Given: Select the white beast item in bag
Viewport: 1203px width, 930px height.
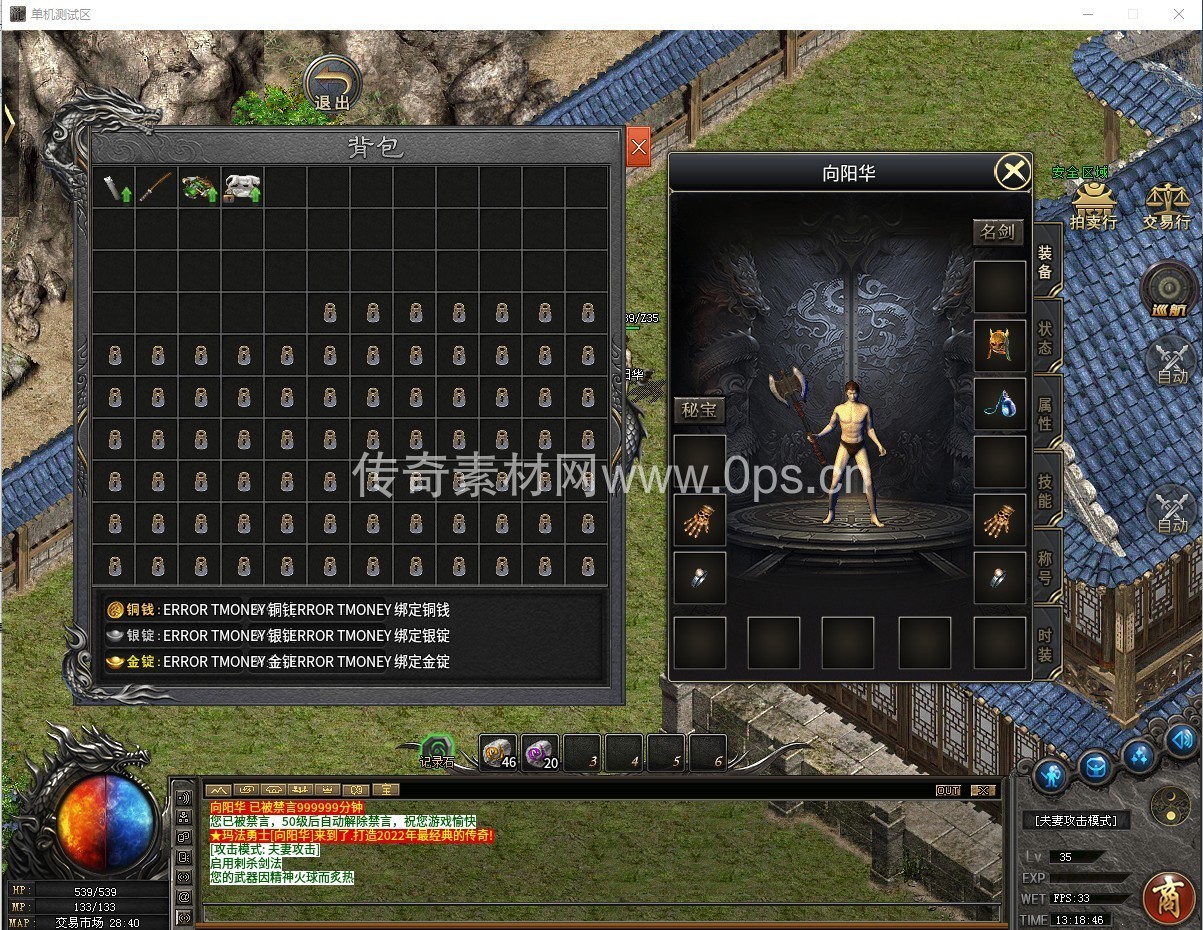Looking at the screenshot, I should [242, 188].
